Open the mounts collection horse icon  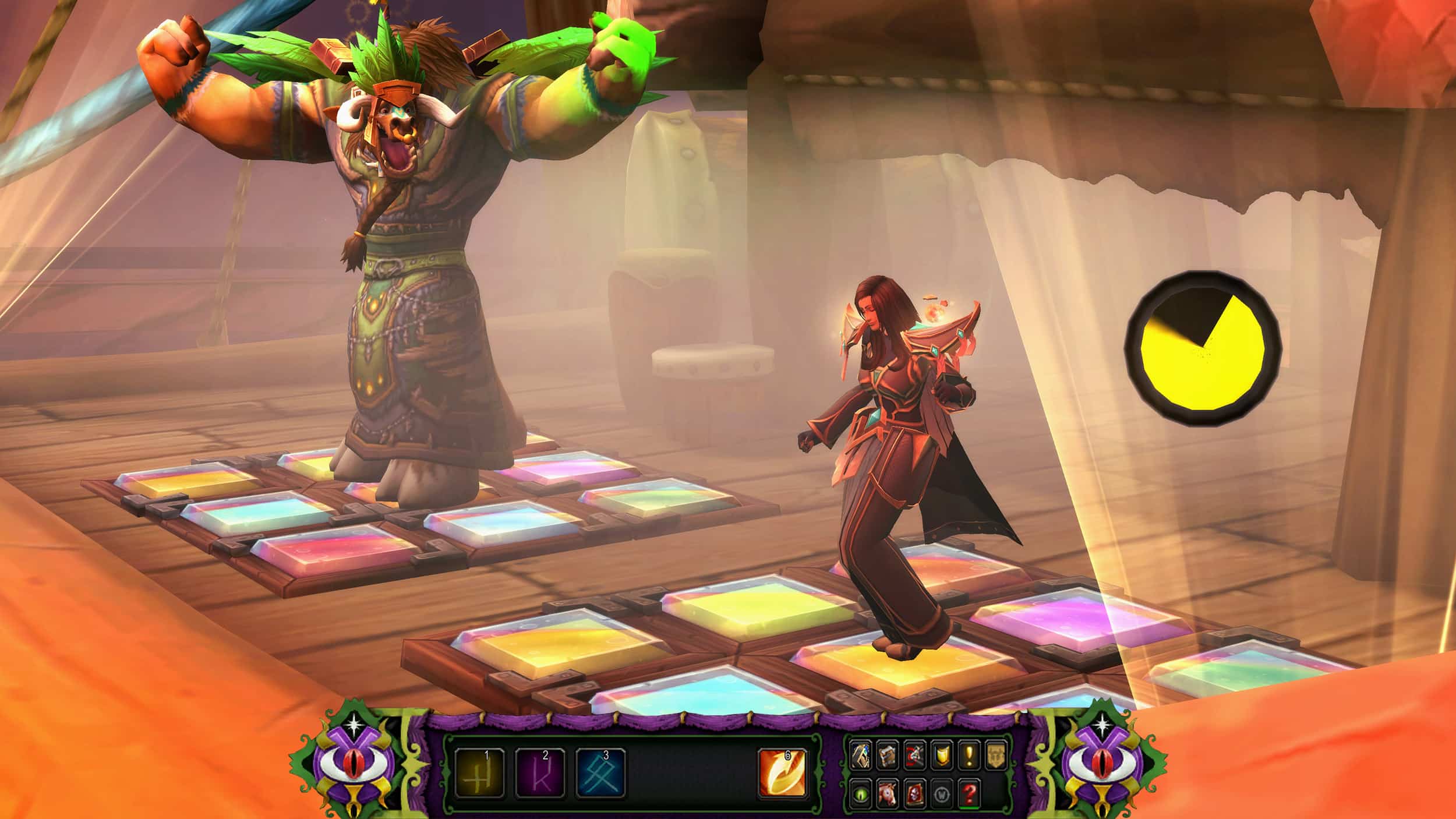coord(887,793)
